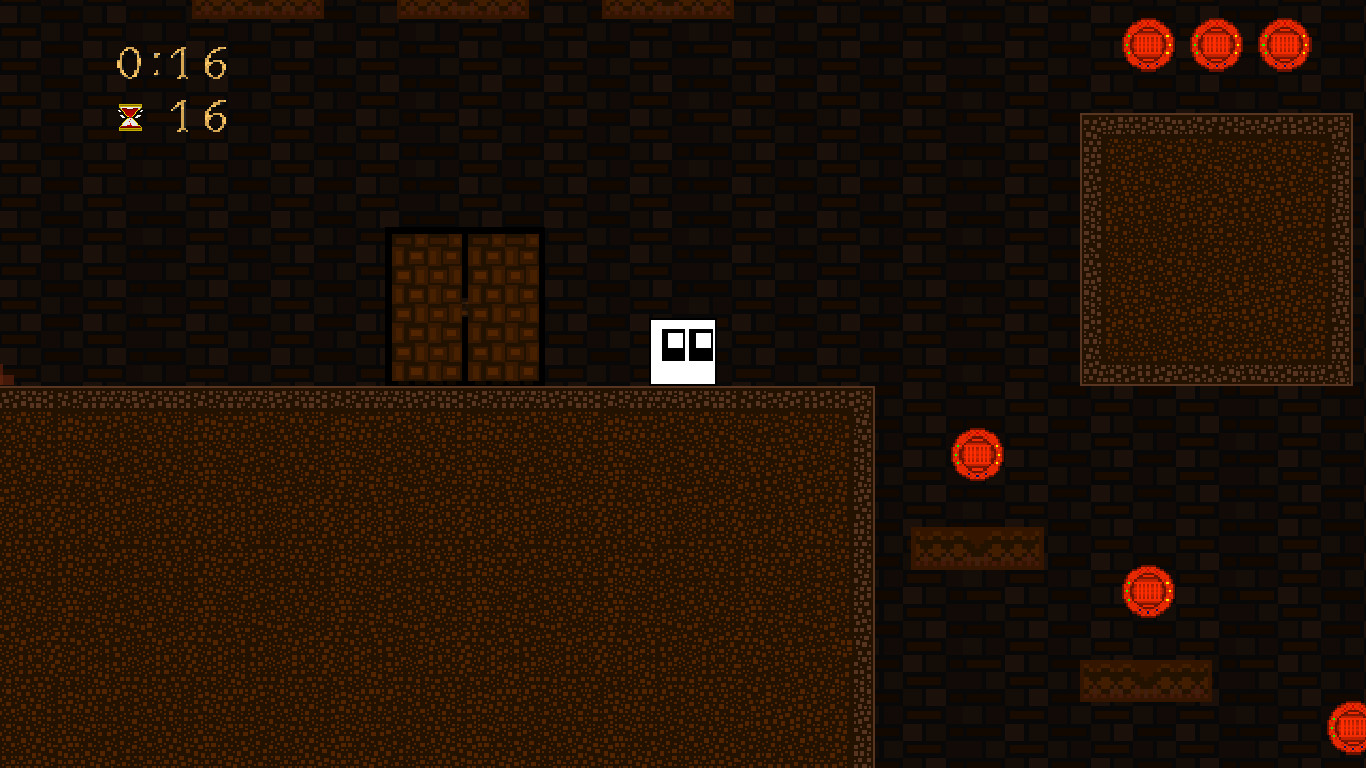
Task: Click the timer showing 0:16
Action: tap(172, 63)
